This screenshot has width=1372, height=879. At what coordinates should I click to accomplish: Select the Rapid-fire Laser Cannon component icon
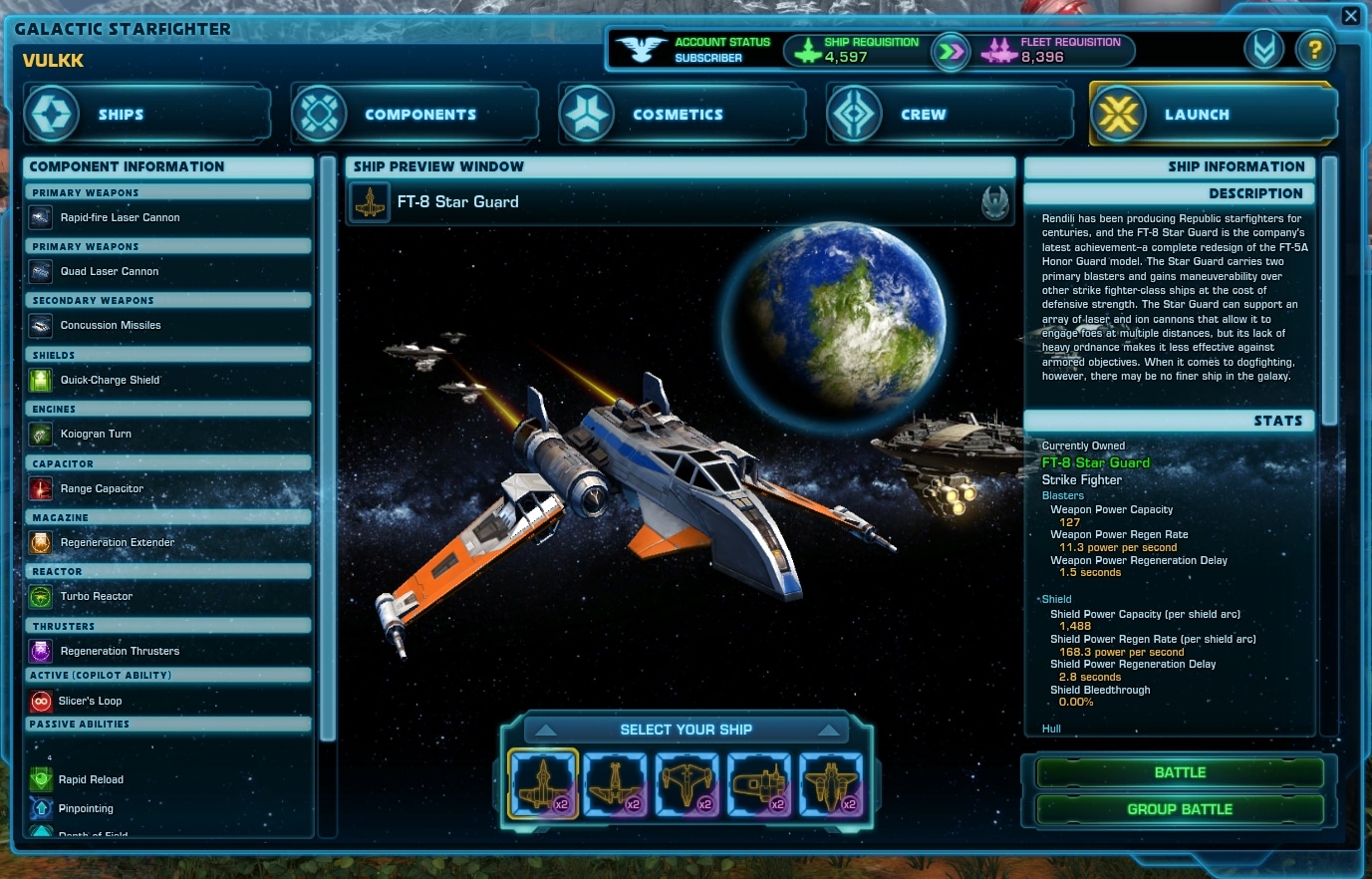(x=41, y=217)
